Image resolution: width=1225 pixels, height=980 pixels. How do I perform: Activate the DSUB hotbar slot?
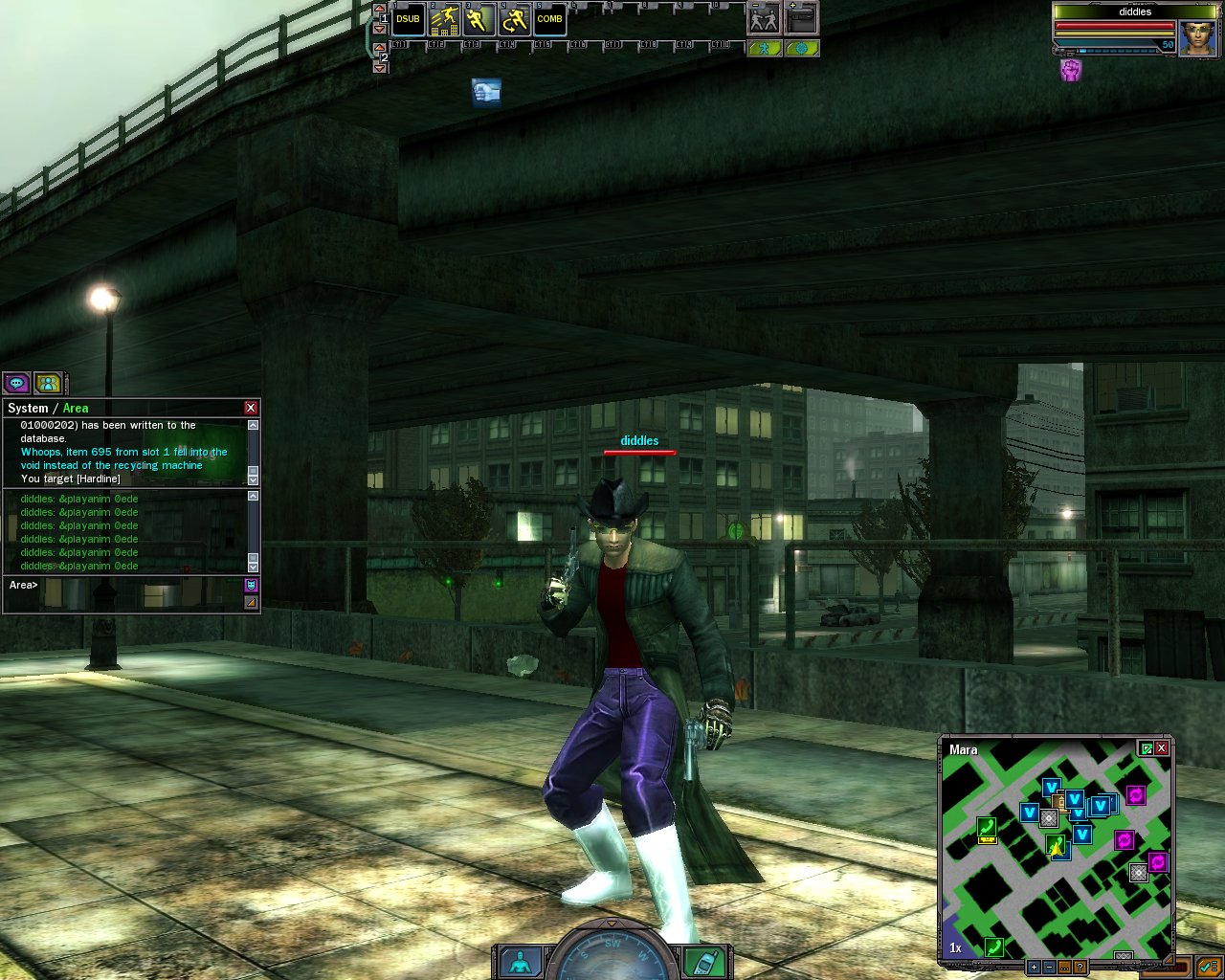pos(408,20)
